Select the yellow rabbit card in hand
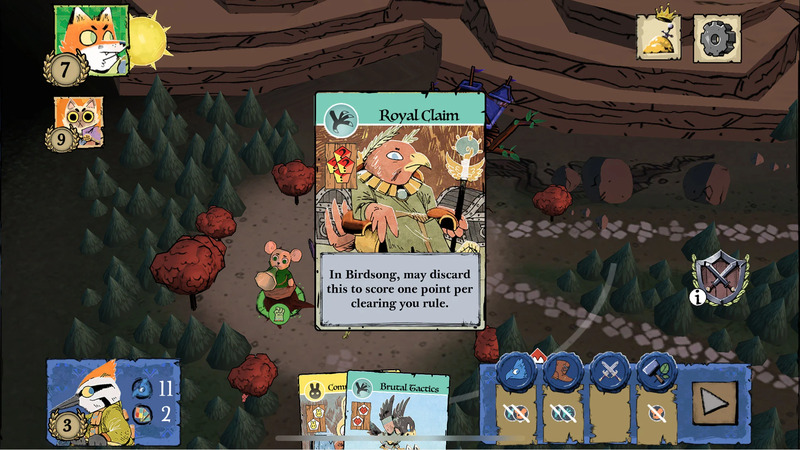Viewport: 800px width, 450px height. pos(320,412)
